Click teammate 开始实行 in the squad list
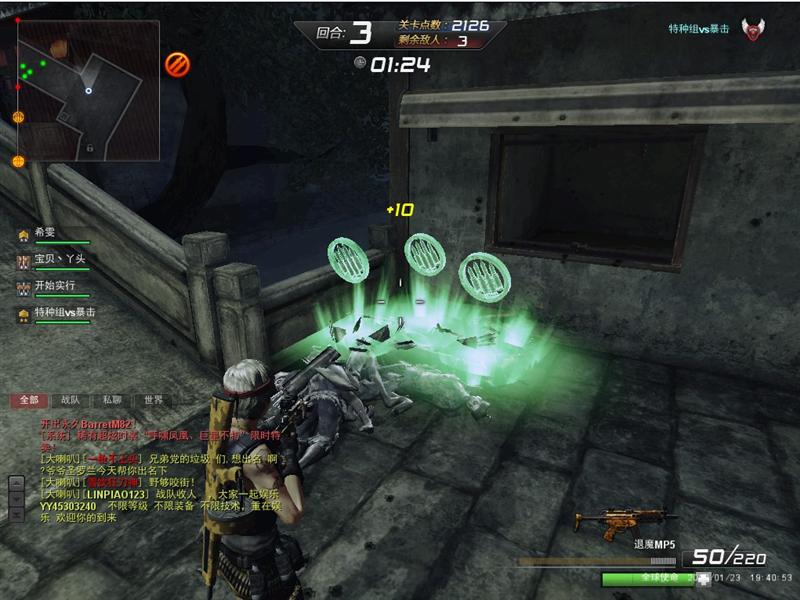800x600 pixels. 55,287
